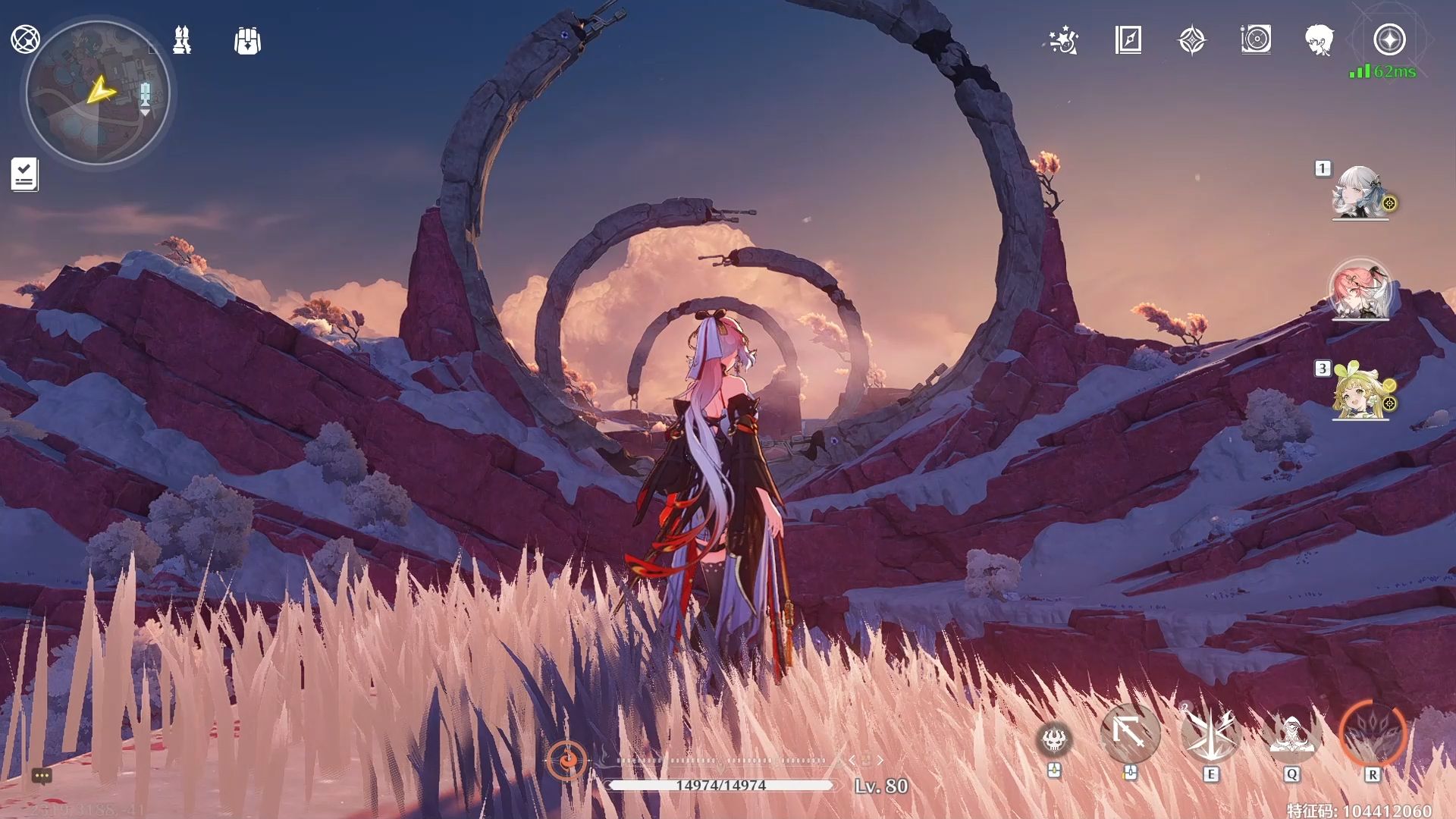Open the concentric rings square icon
Image resolution: width=1456 pixels, height=819 pixels.
(x=1256, y=39)
